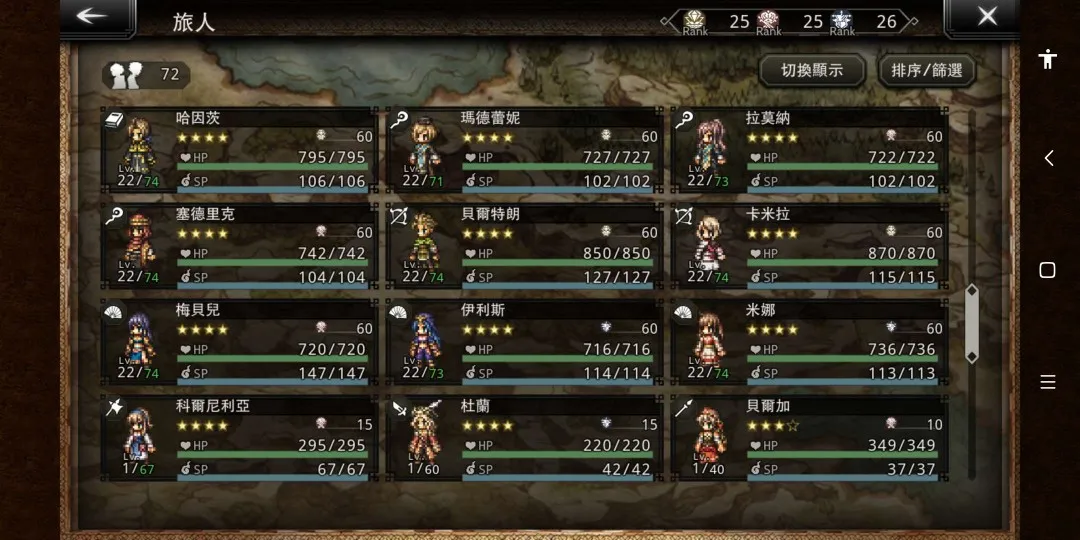
Task: Choose traveler 瑪德蕾妮
Action: (524, 150)
